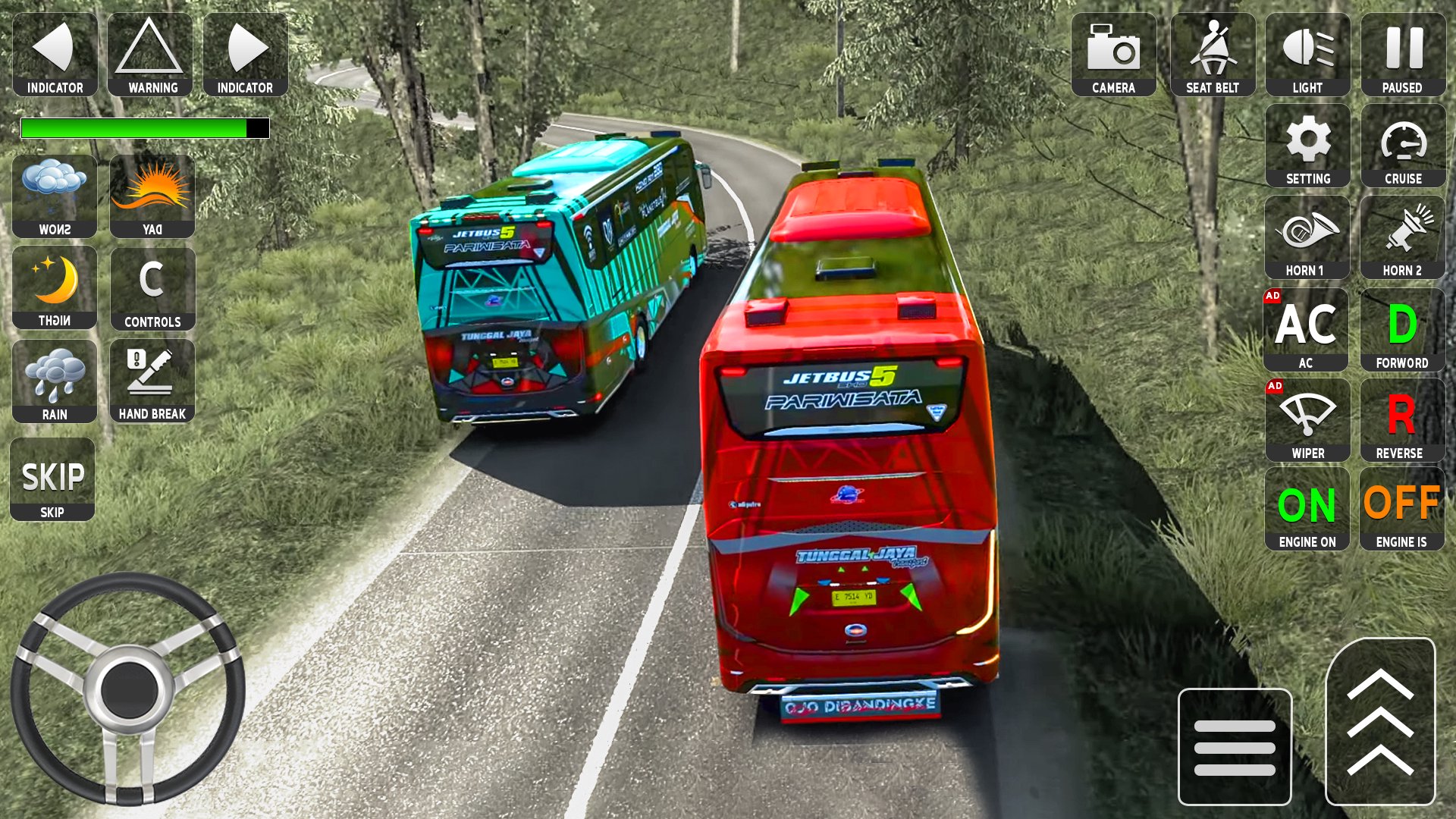Sound Horn 2
Viewport: 1456px width, 819px height.
(x=1403, y=238)
